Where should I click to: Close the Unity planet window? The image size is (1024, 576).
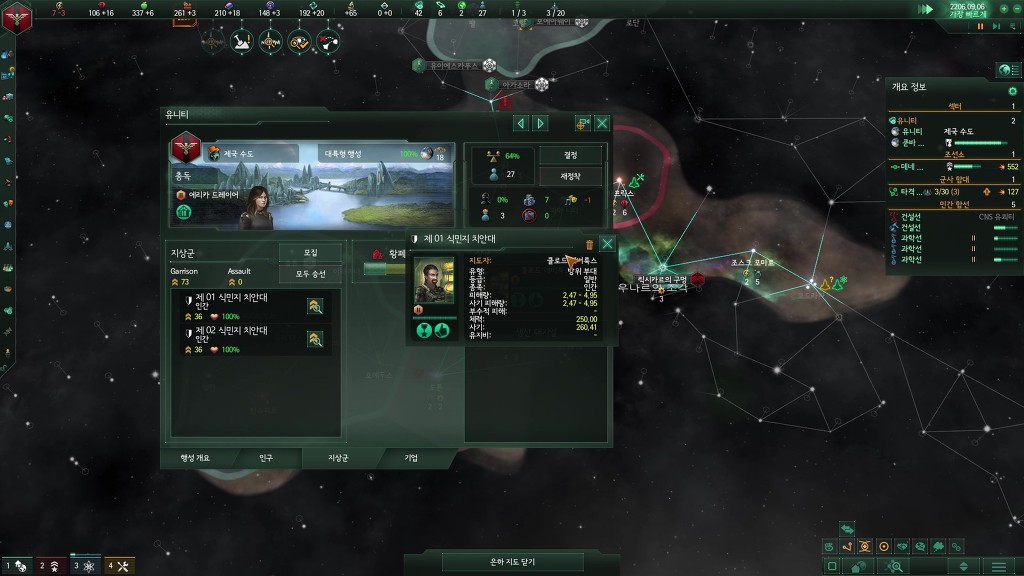click(x=602, y=123)
